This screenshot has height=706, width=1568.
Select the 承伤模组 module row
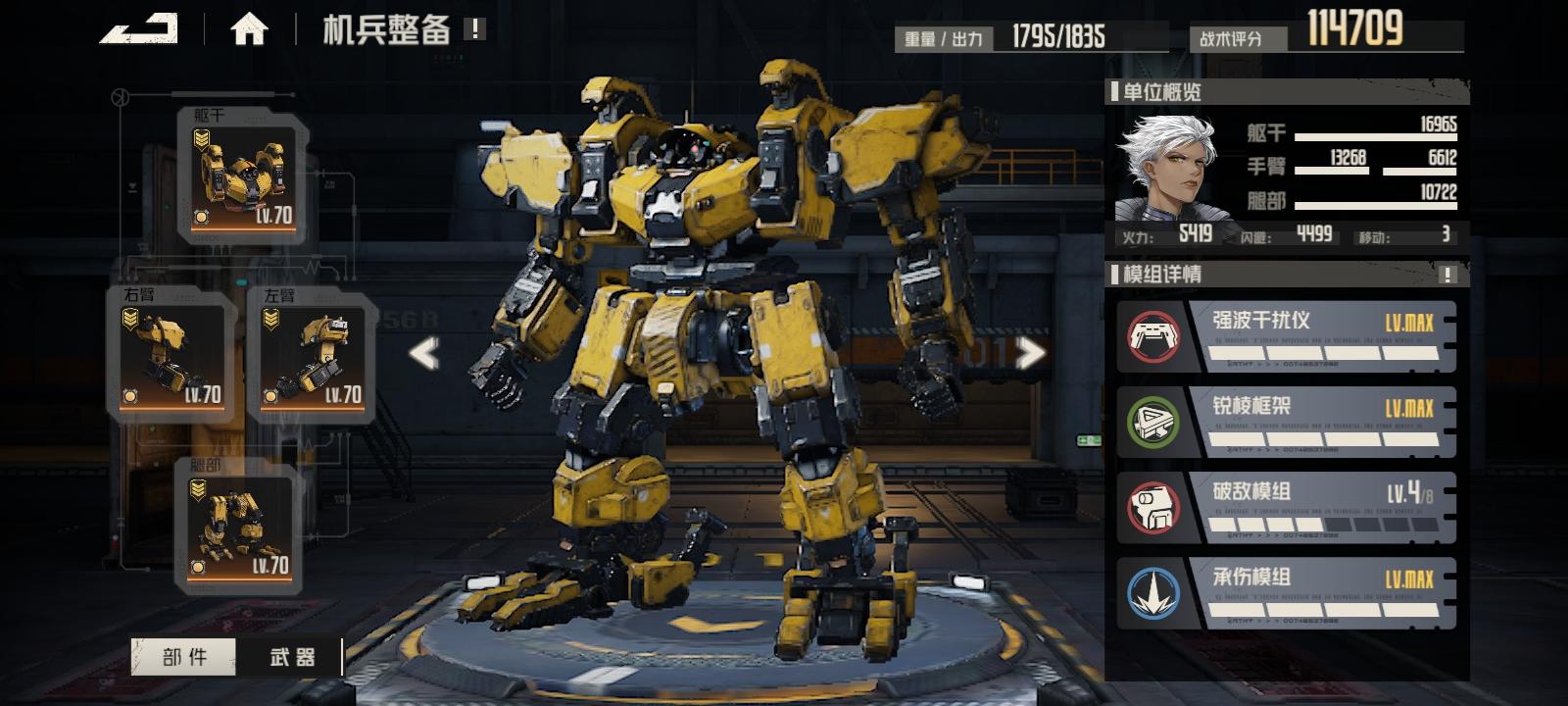1286,593
